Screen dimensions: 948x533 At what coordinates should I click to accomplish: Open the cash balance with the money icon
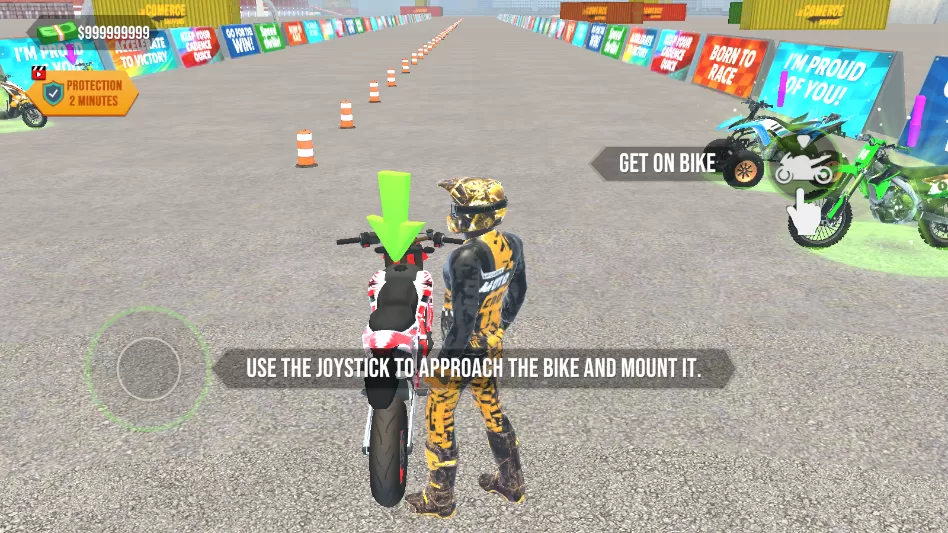[98, 32]
